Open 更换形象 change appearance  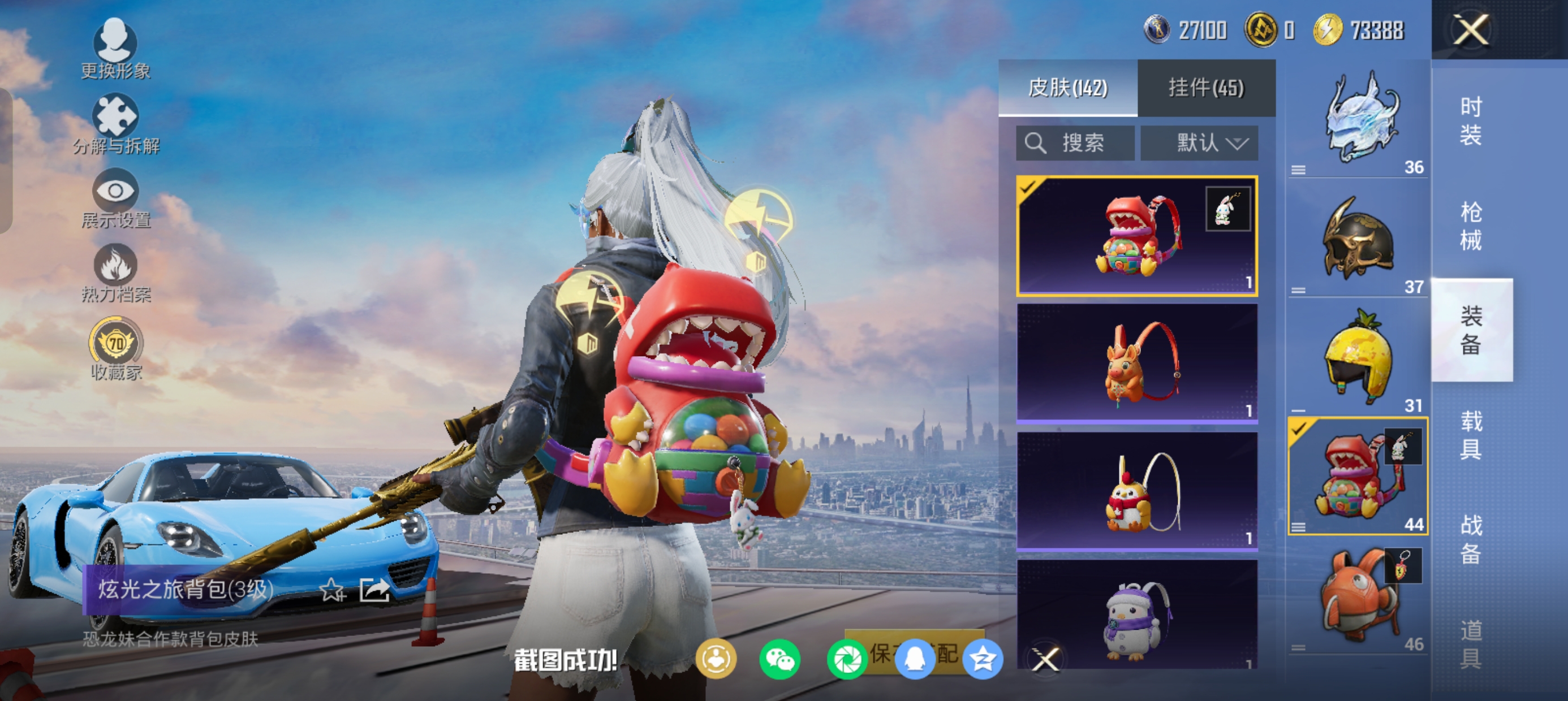pos(115,49)
